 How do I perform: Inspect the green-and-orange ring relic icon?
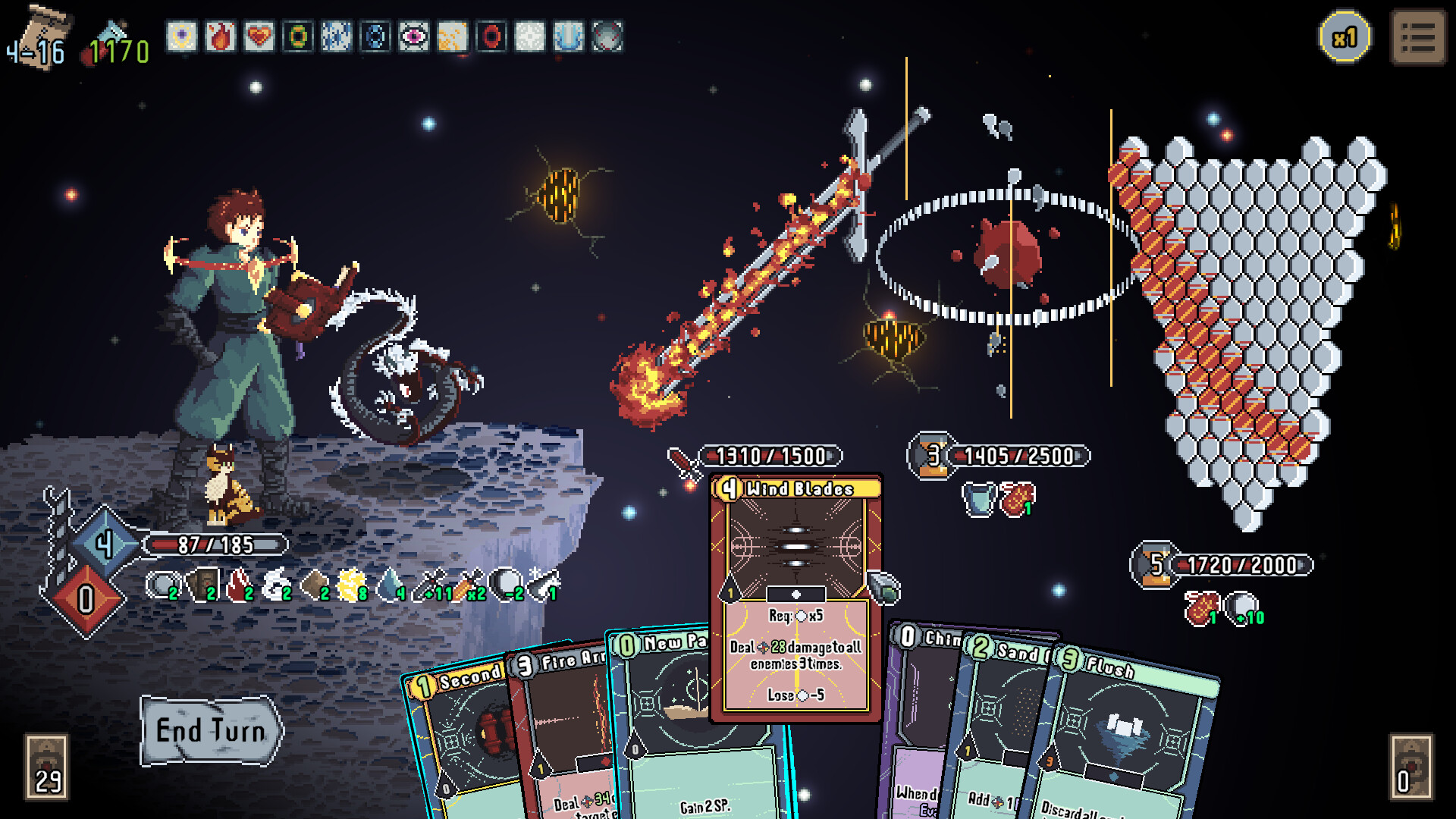pyautogui.click(x=297, y=36)
